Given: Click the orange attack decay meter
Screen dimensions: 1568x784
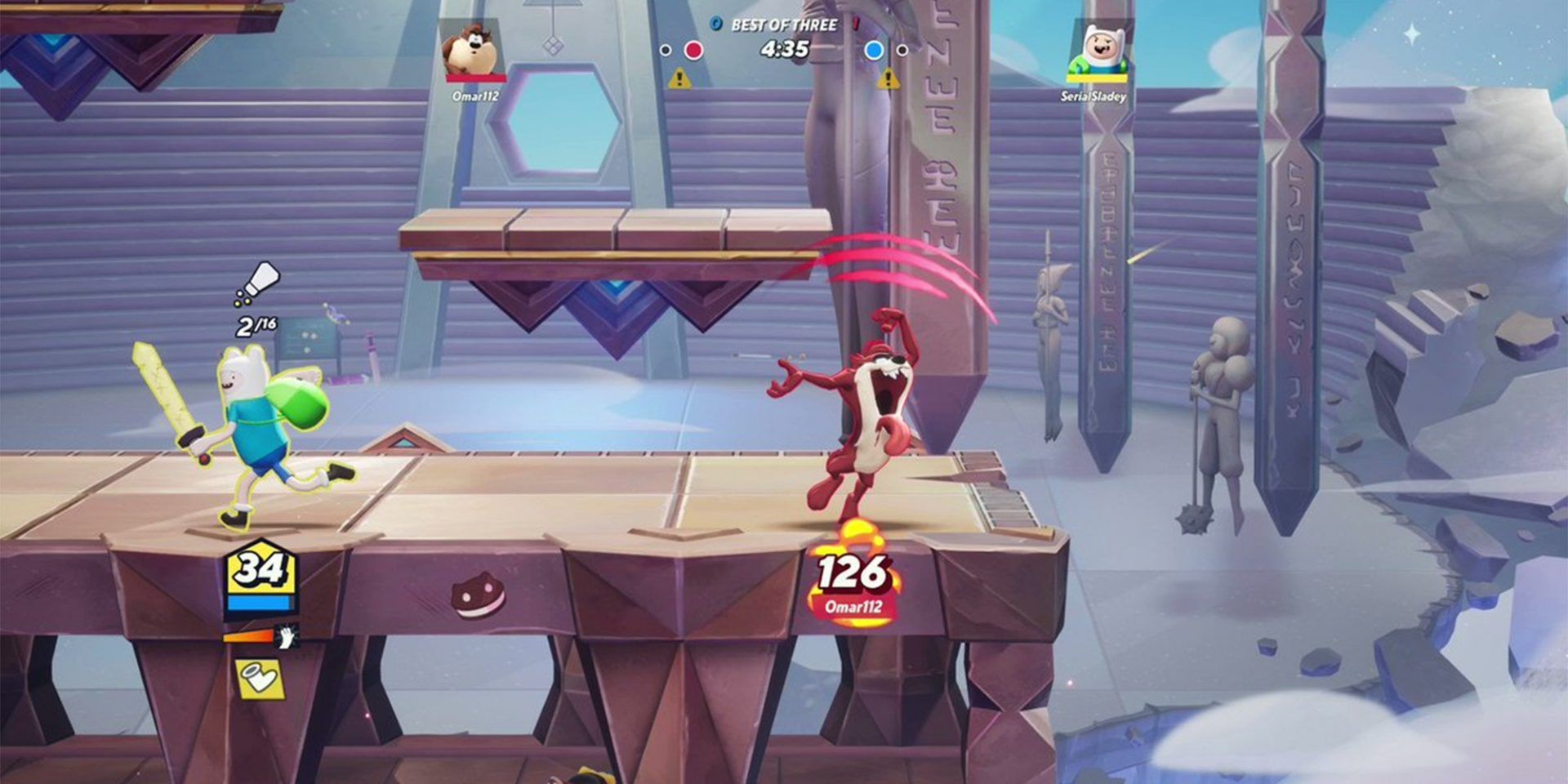Looking at the screenshot, I should point(247,637).
